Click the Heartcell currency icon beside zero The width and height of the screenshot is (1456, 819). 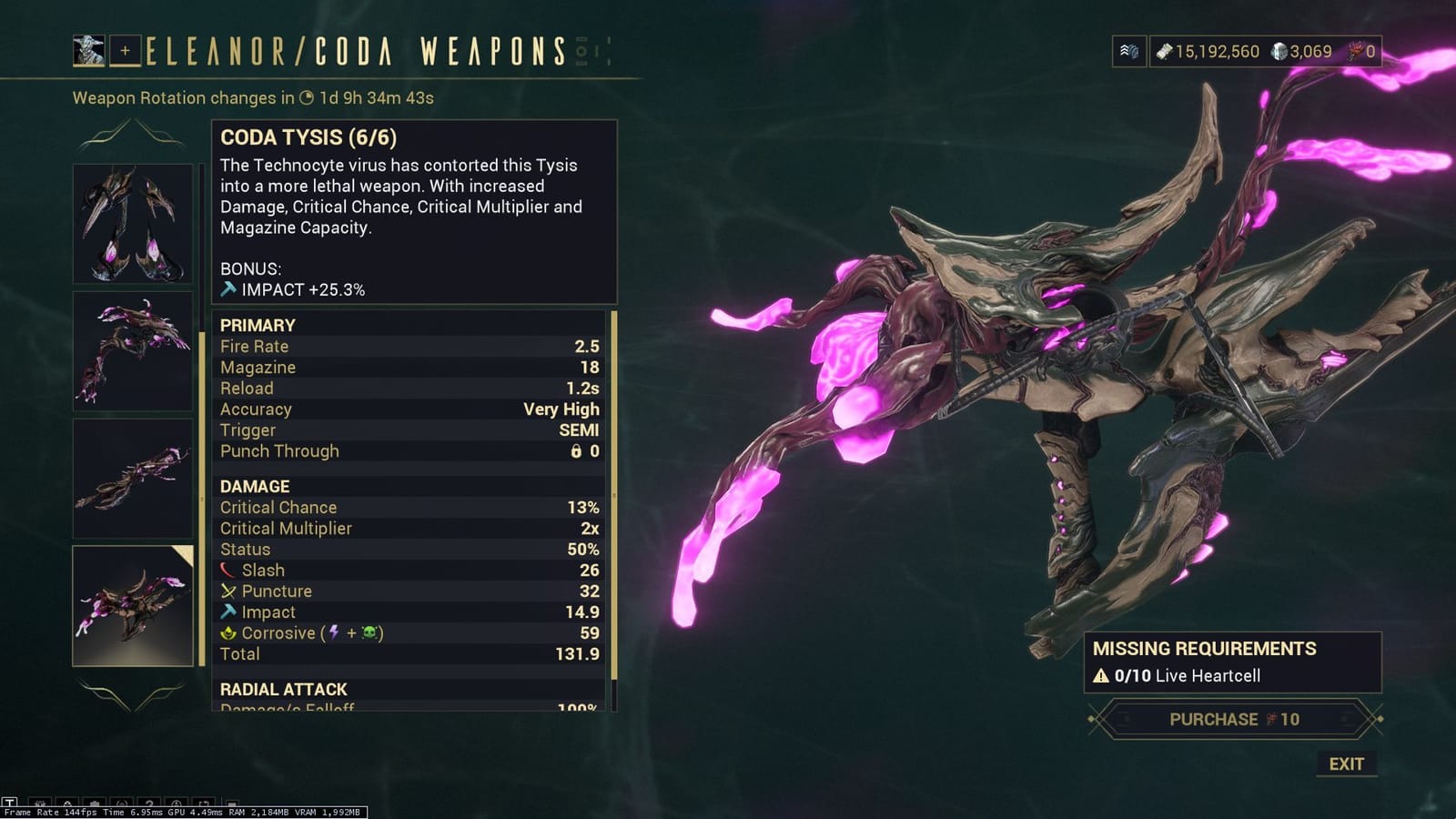click(x=1355, y=52)
